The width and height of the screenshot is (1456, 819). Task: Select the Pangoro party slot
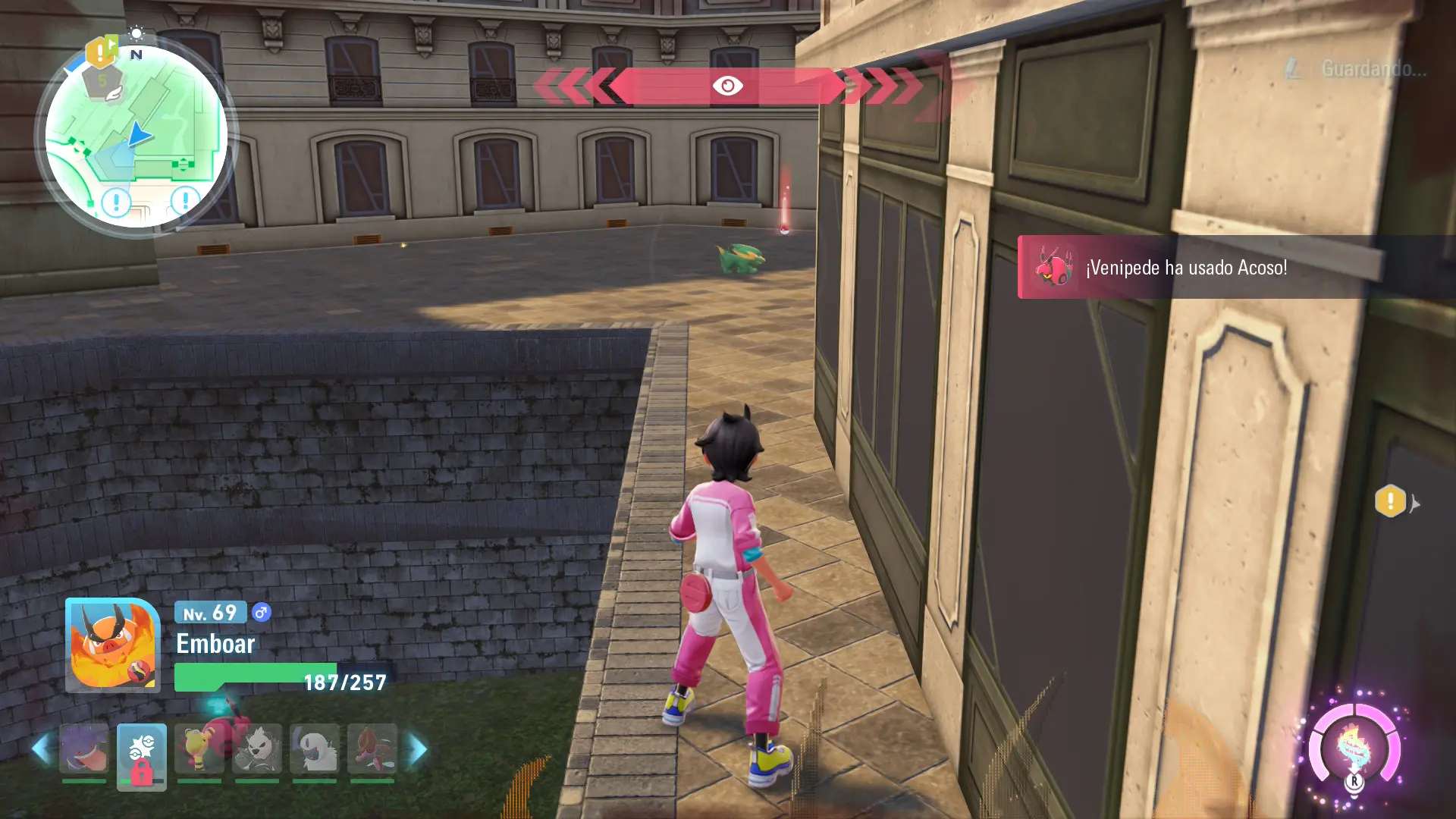pos(257,748)
